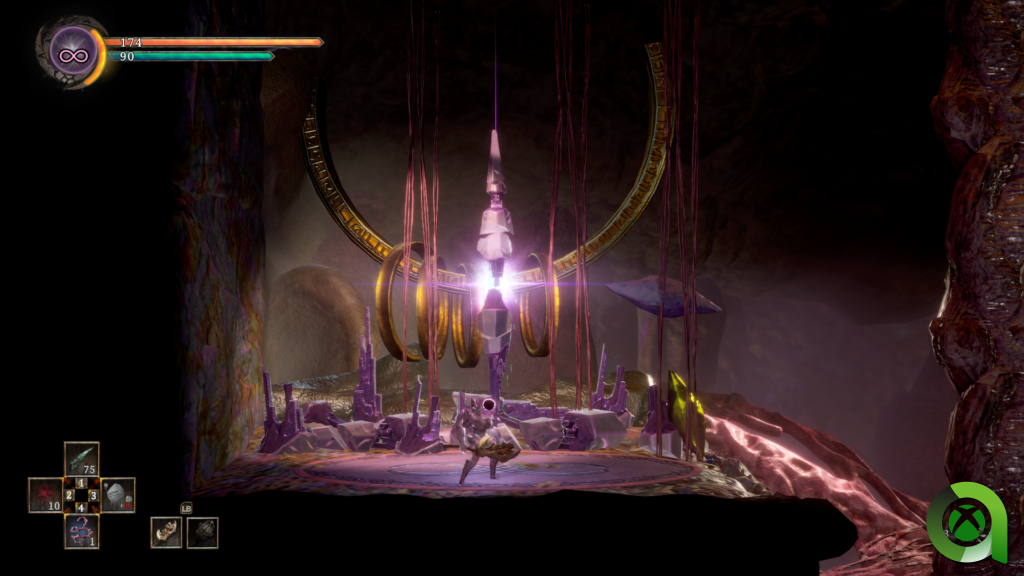1024x576 pixels.
Task: Select the bone jaw weapon slot
Action: 166,532
